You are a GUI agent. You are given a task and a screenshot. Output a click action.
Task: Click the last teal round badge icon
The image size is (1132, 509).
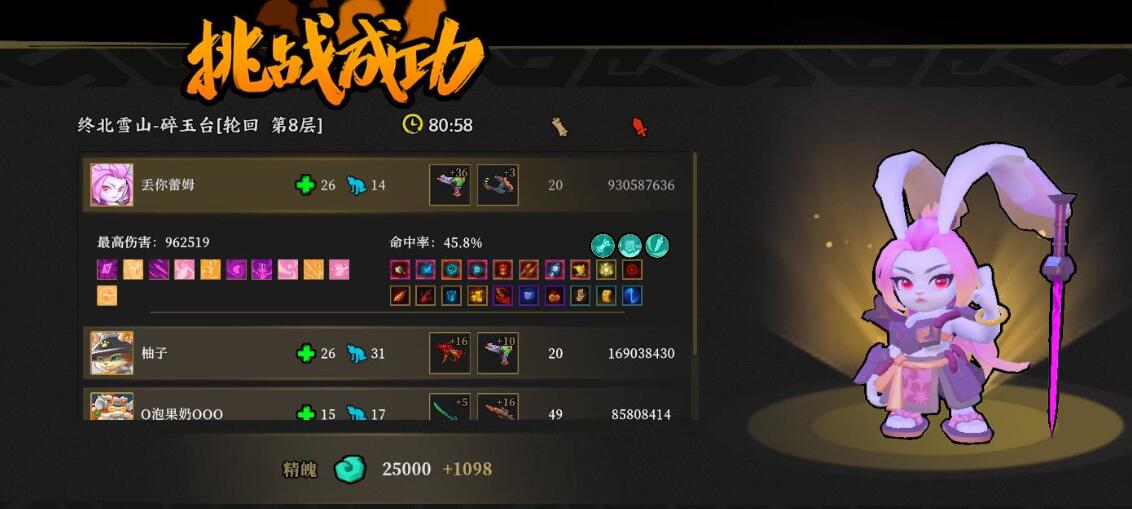(657, 244)
